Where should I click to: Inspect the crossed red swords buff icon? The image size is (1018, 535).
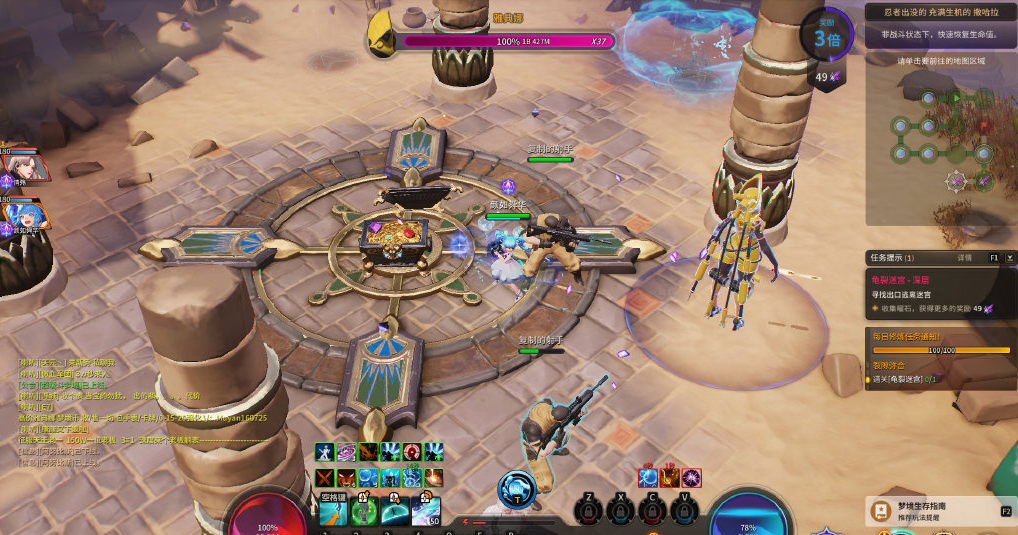click(x=324, y=478)
